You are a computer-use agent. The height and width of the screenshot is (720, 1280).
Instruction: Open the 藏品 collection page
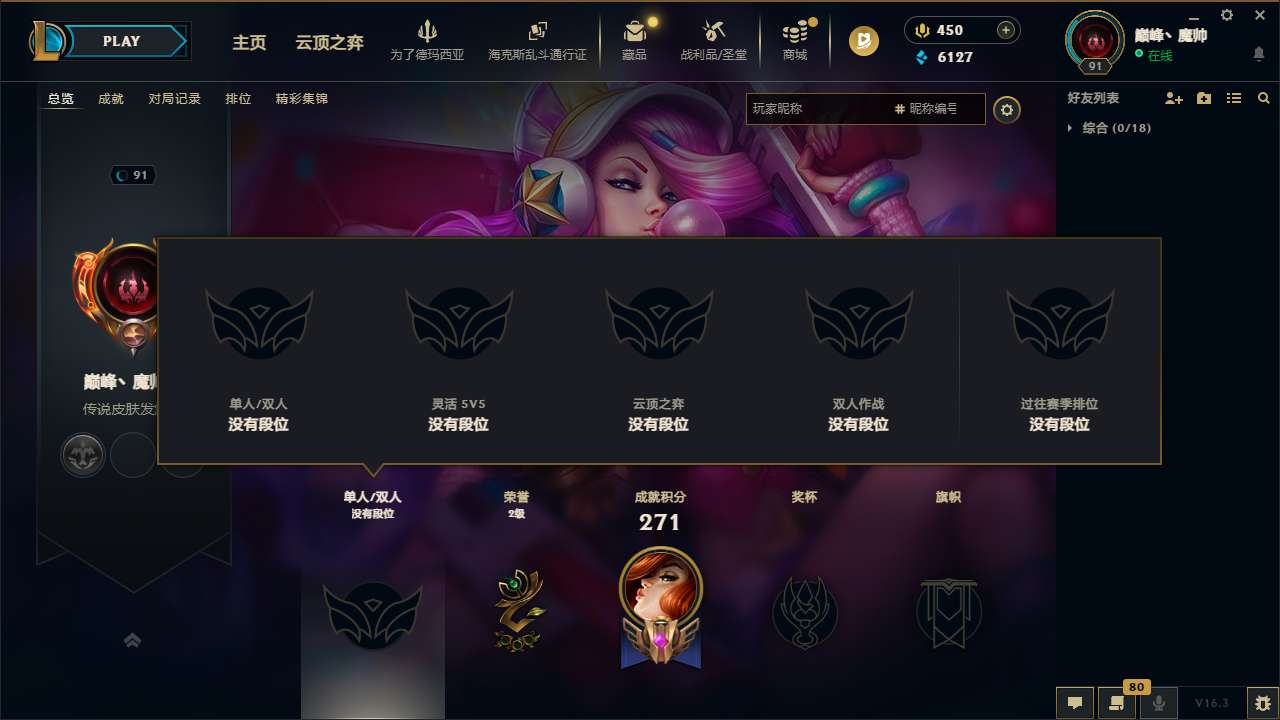tap(635, 40)
